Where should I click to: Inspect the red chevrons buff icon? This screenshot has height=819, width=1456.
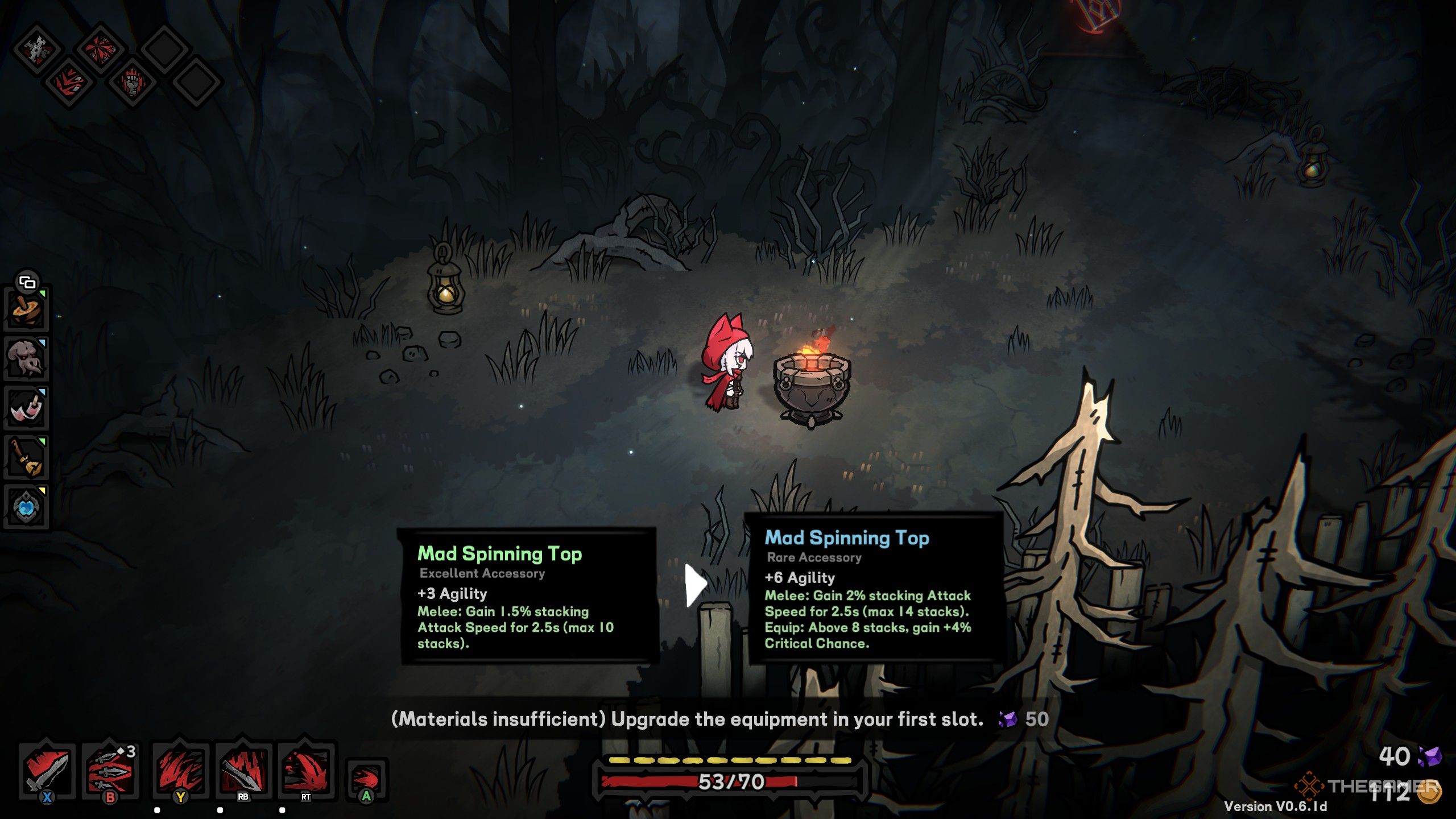click(69, 82)
